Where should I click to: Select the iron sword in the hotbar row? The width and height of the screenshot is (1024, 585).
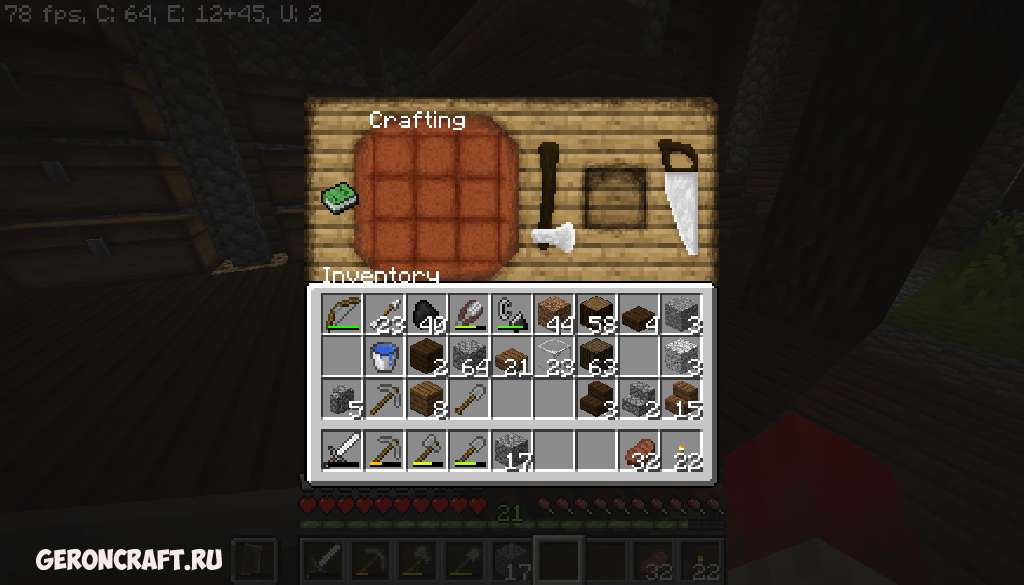coord(340,450)
